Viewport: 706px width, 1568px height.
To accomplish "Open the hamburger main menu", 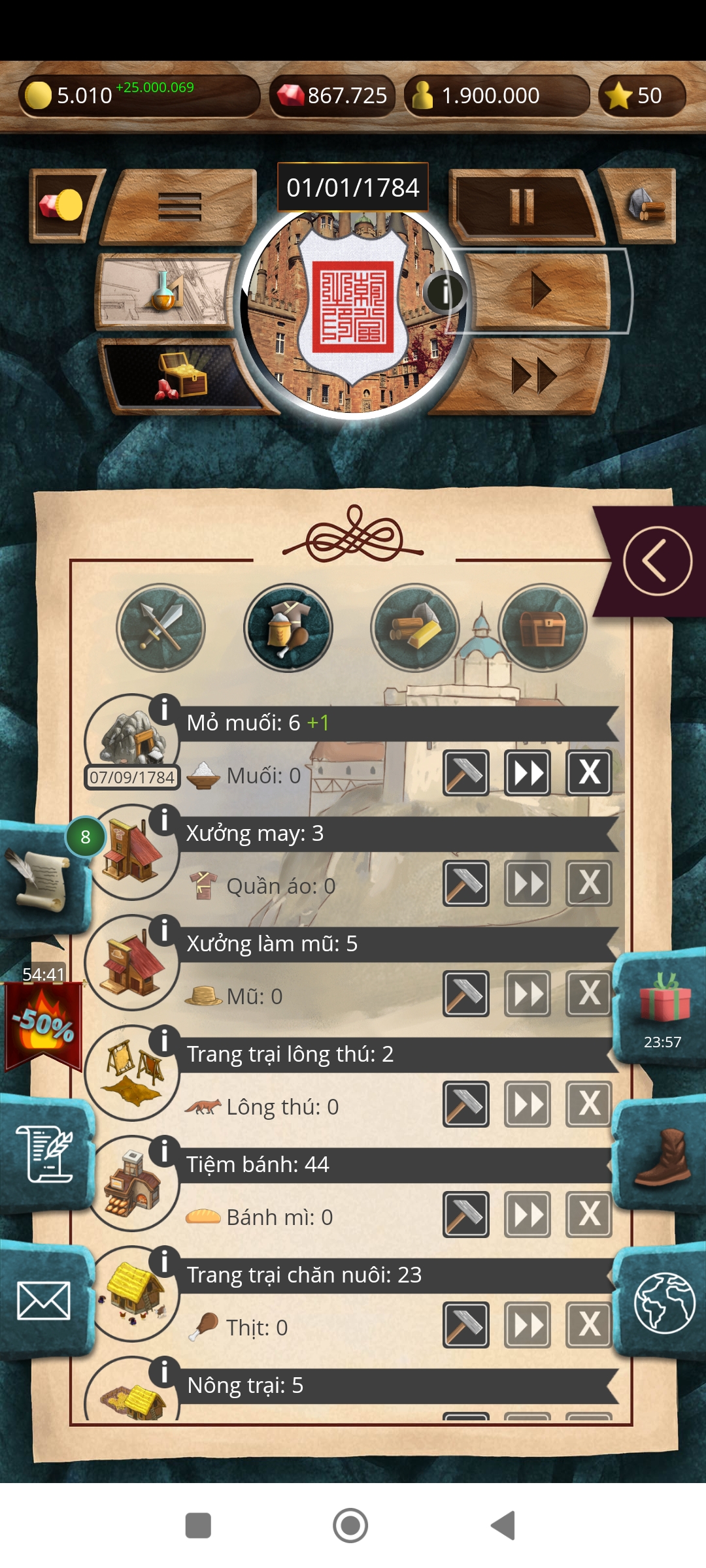I will tap(180, 207).
